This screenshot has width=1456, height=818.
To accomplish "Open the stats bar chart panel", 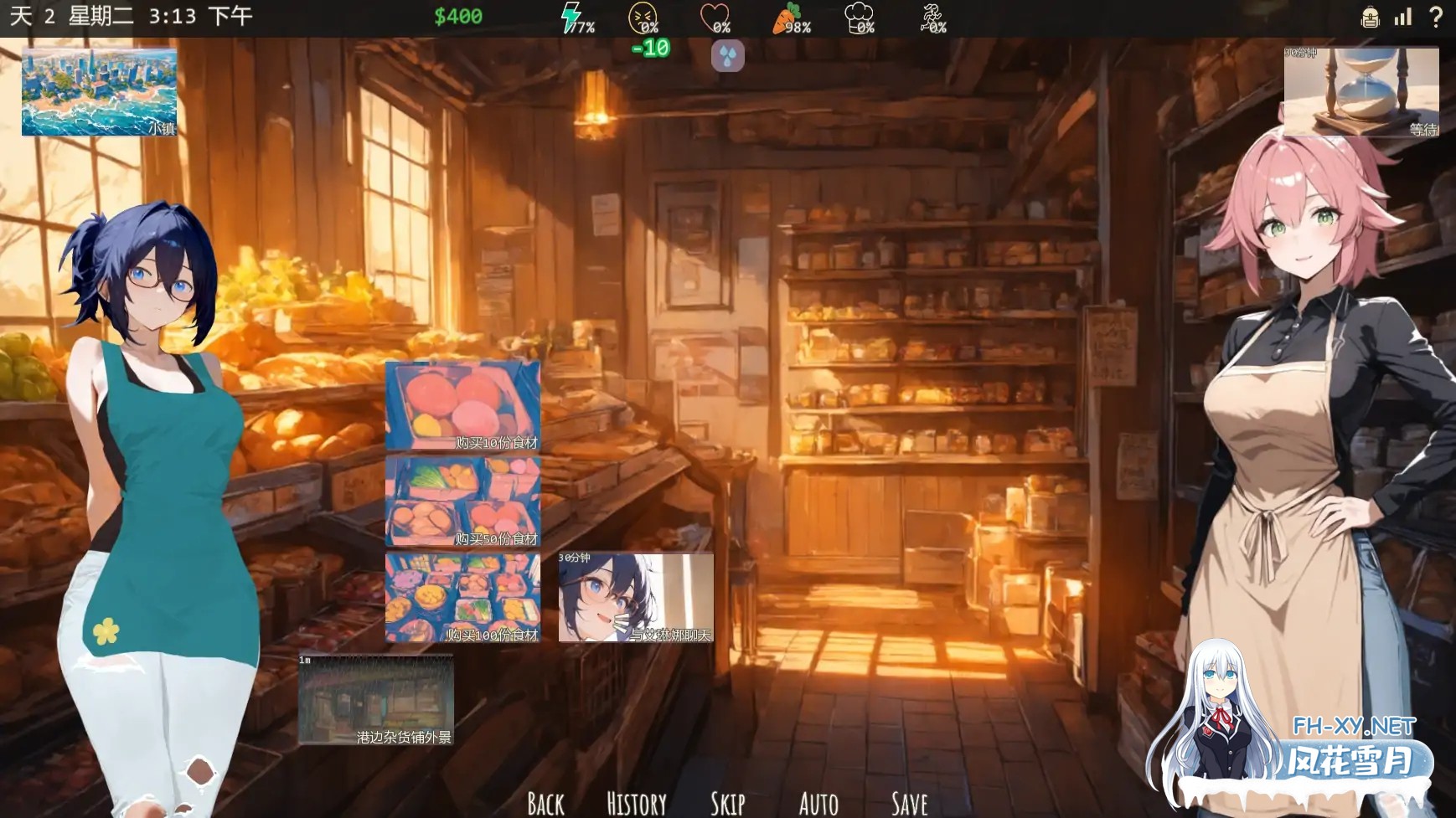I will point(1403,17).
